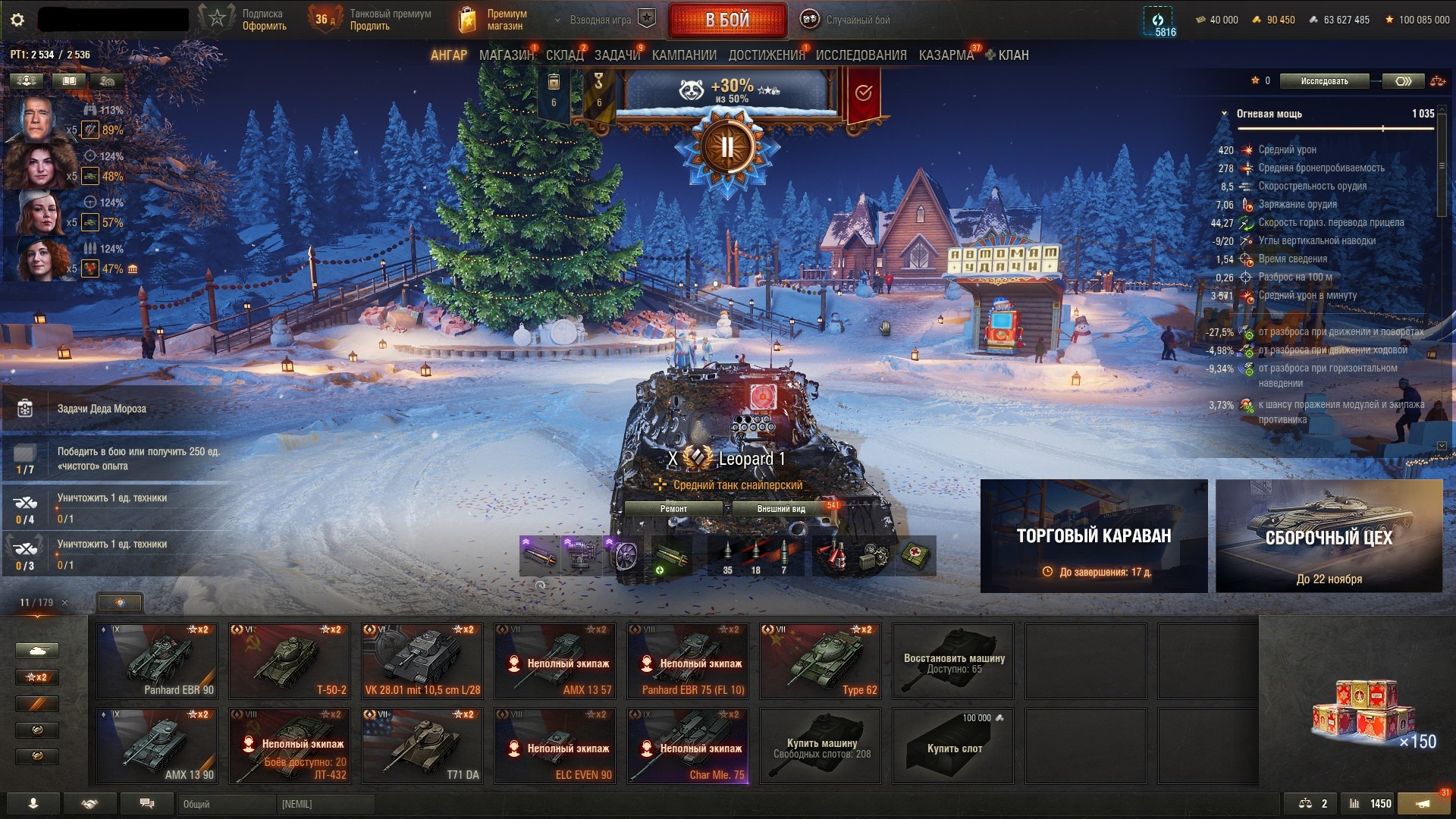Viewport: 1456px width, 819px height.
Task: Open the КАМПАНИИ tab
Action: point(684,55)
